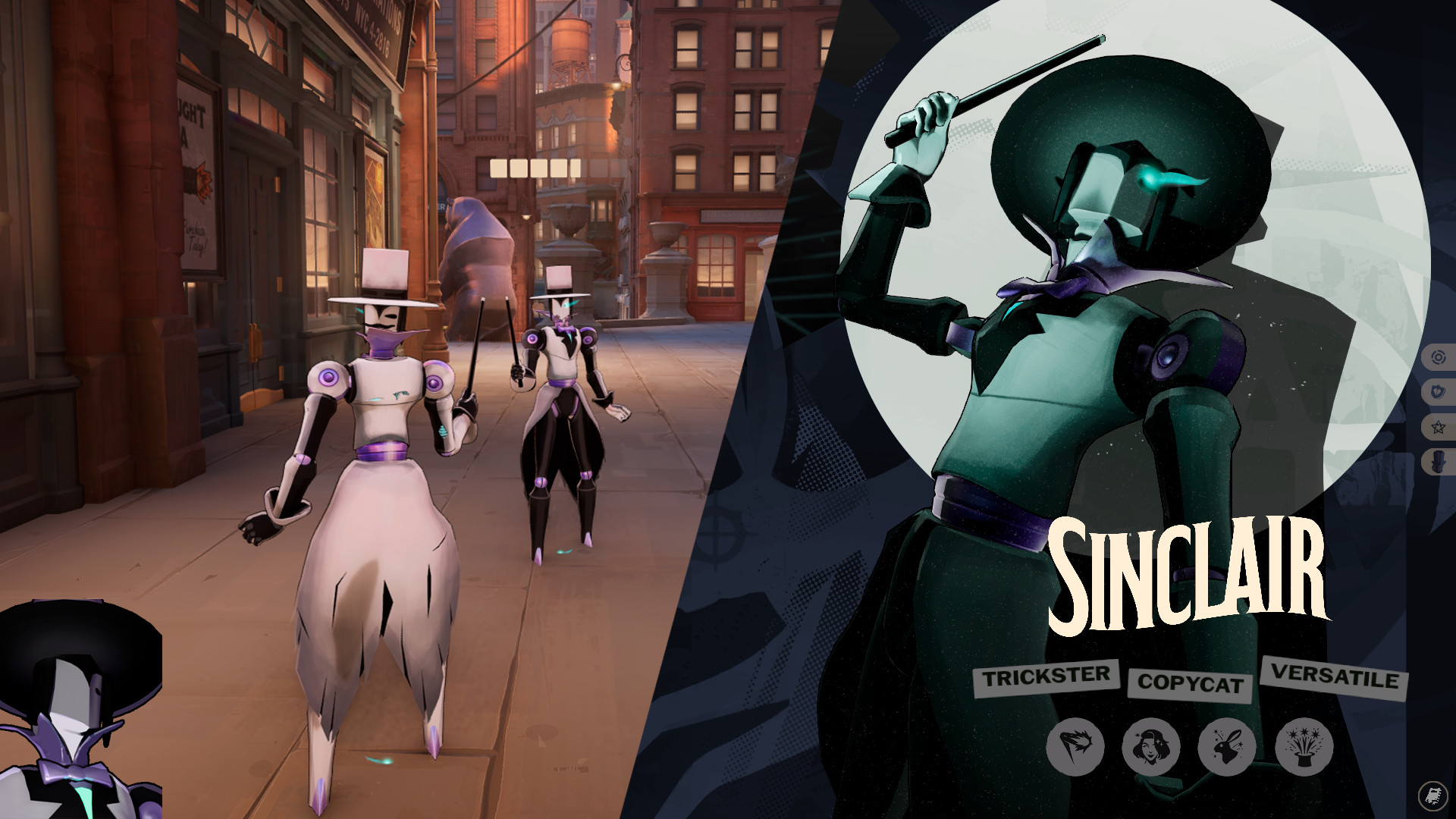This screenshot has height=819, width=1456.
Task: Select the star icon in right sidebar
Action: [x=1439, y=426]
